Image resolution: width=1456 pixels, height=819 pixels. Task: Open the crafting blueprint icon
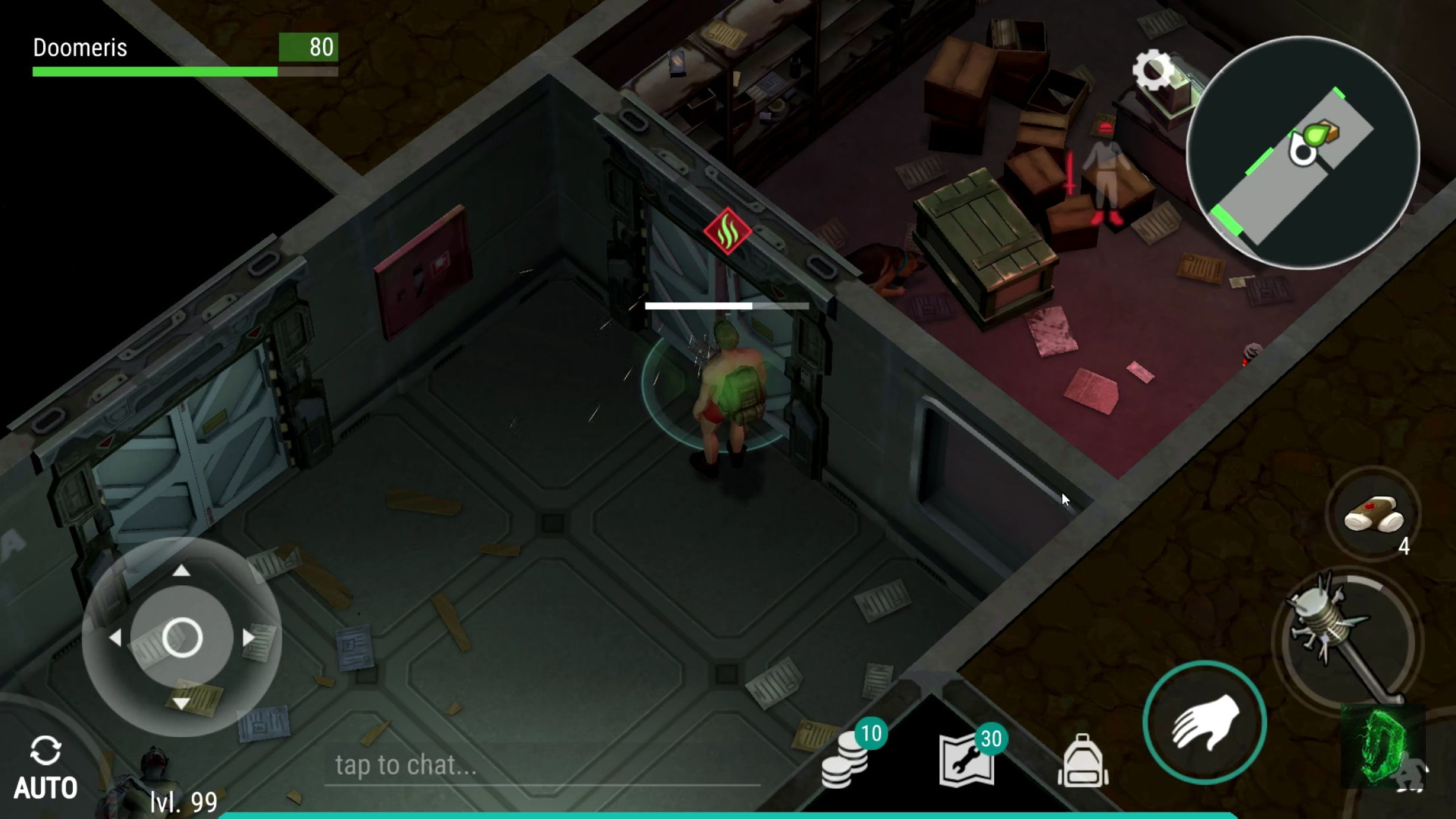(x=967, y=762)
